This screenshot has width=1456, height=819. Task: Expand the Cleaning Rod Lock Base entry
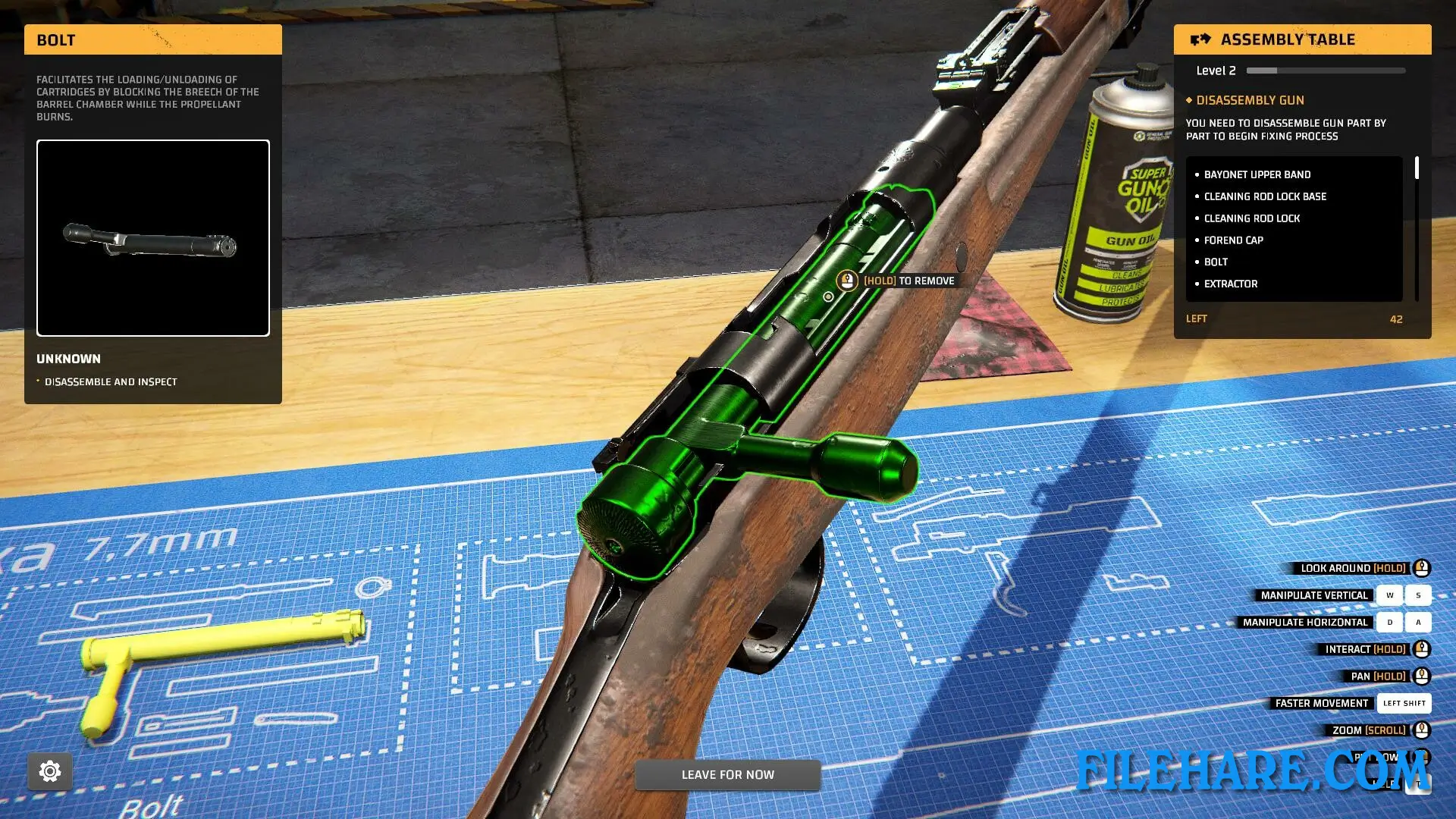pyautogui.click(x=1265, y=196)
